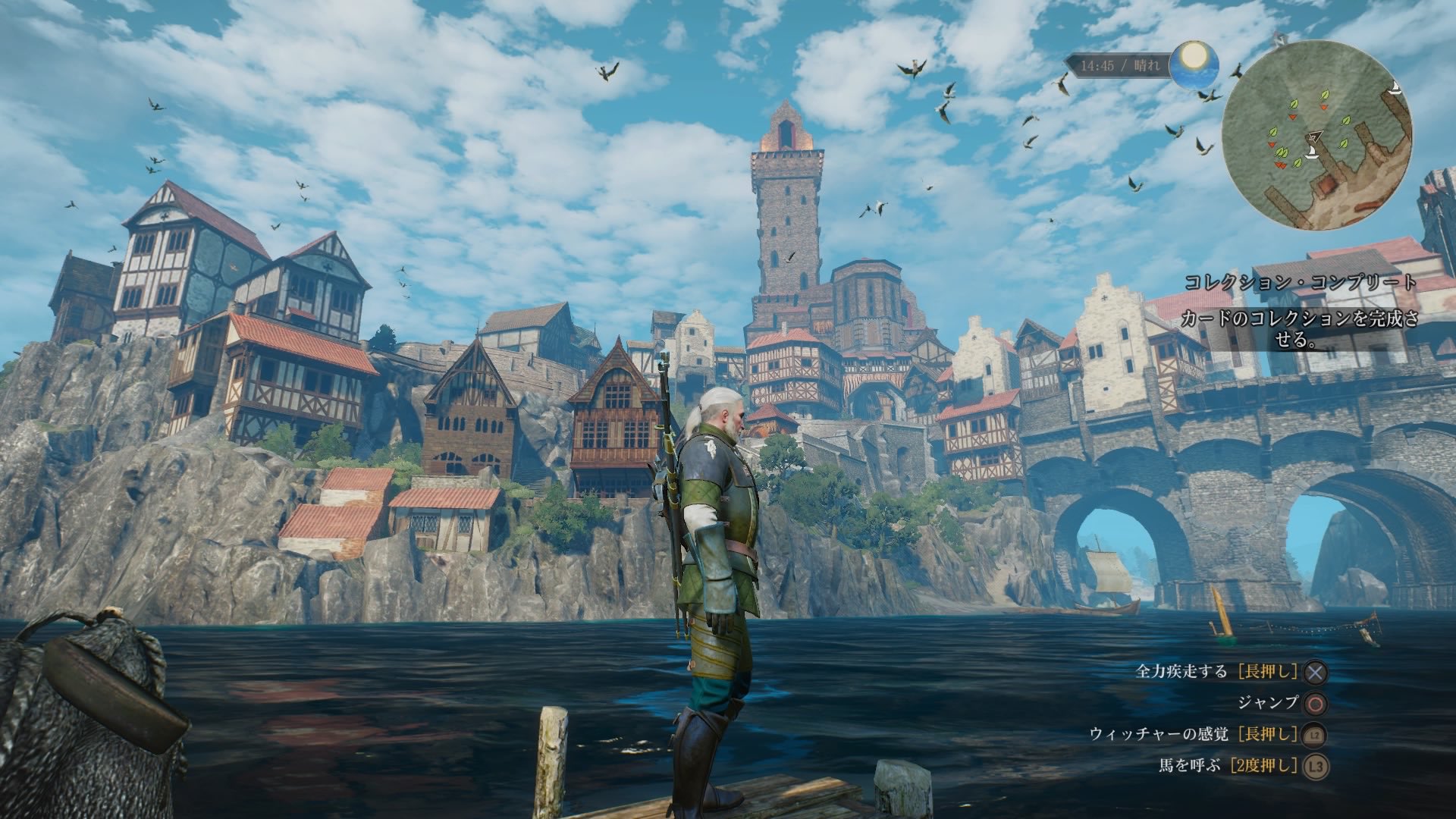Click the sun weather icon

point(1194,61)
